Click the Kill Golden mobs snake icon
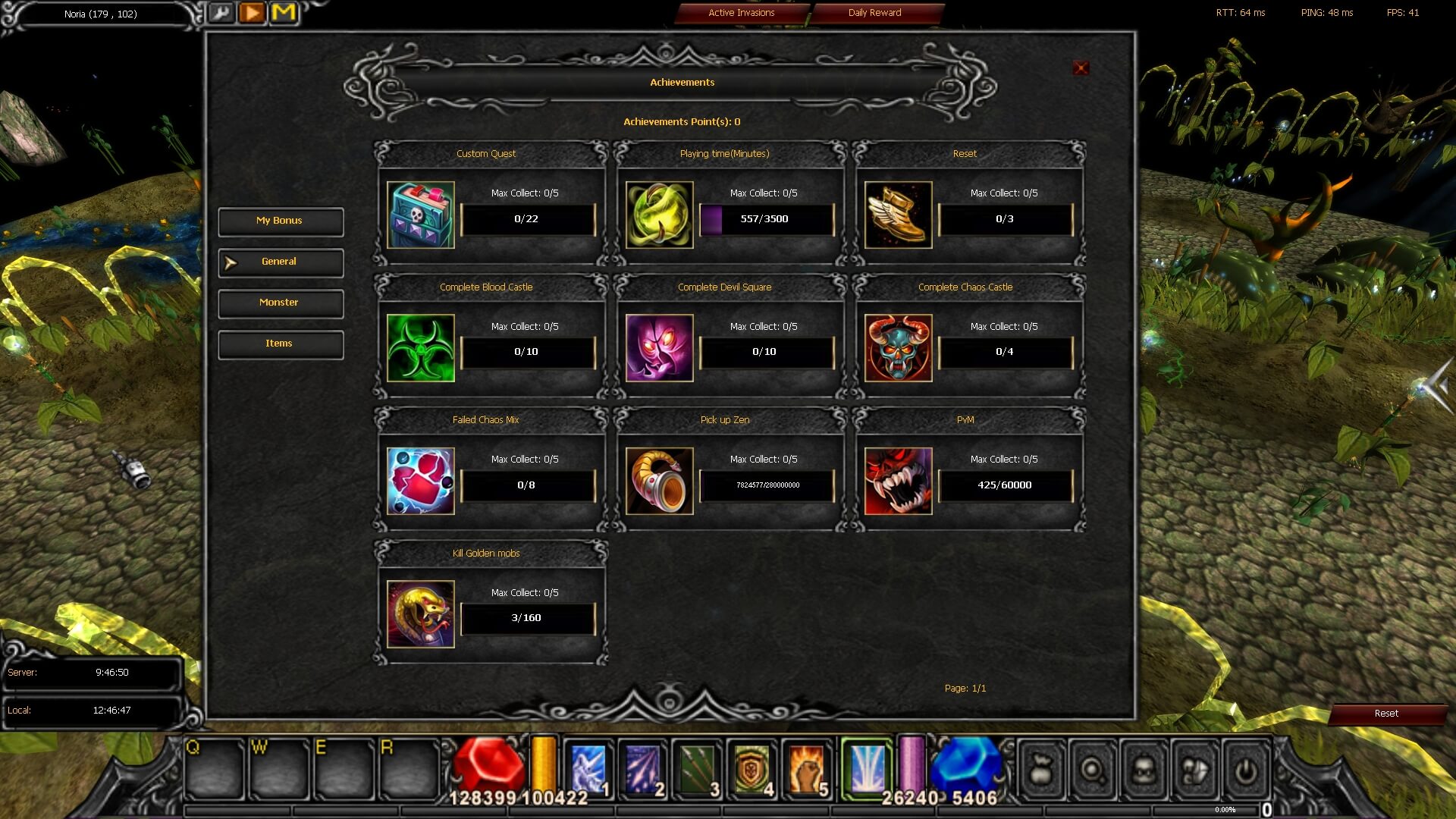The height and width of the screenshot is (819, 1456). [420, 613]
